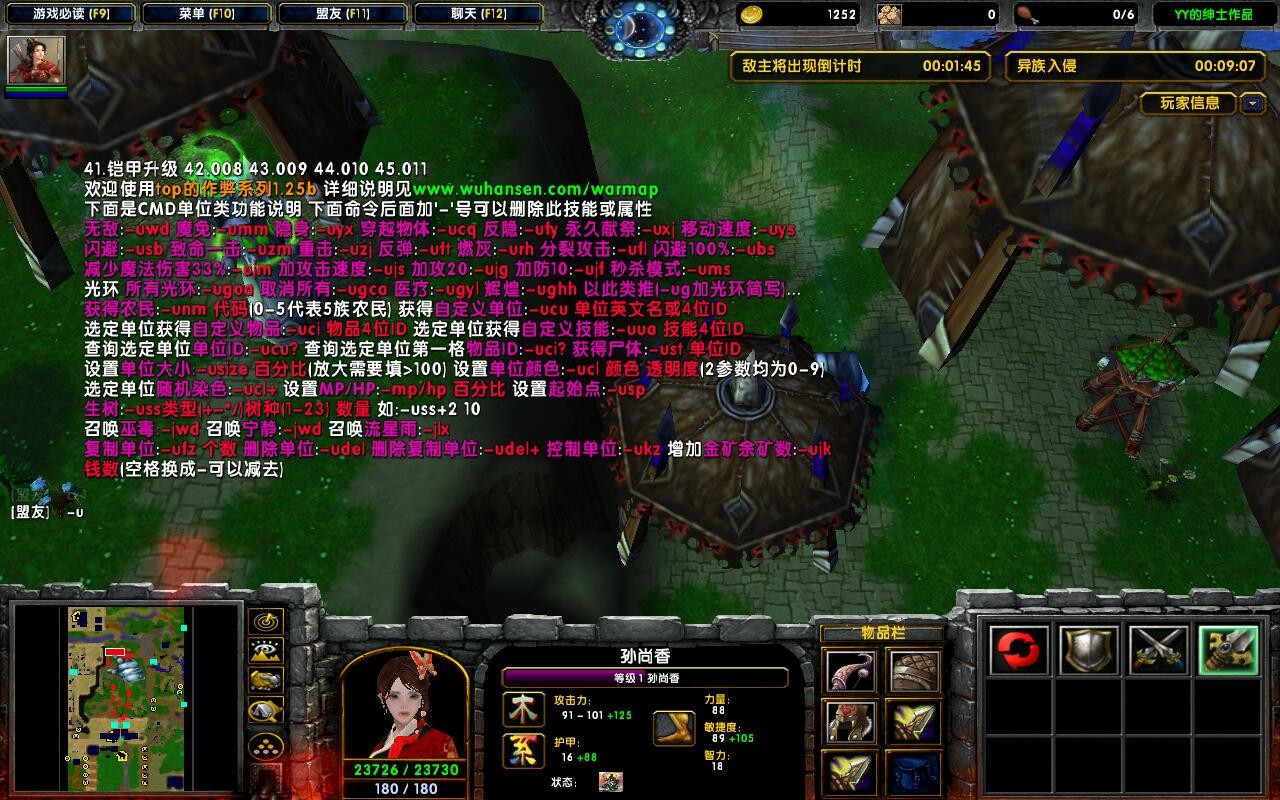Image resolution: width=1280 pixels, height=800 pixels.
Task: Select the 孙尚香 hero icon at top-left
Action: click(x=36, y=61)
